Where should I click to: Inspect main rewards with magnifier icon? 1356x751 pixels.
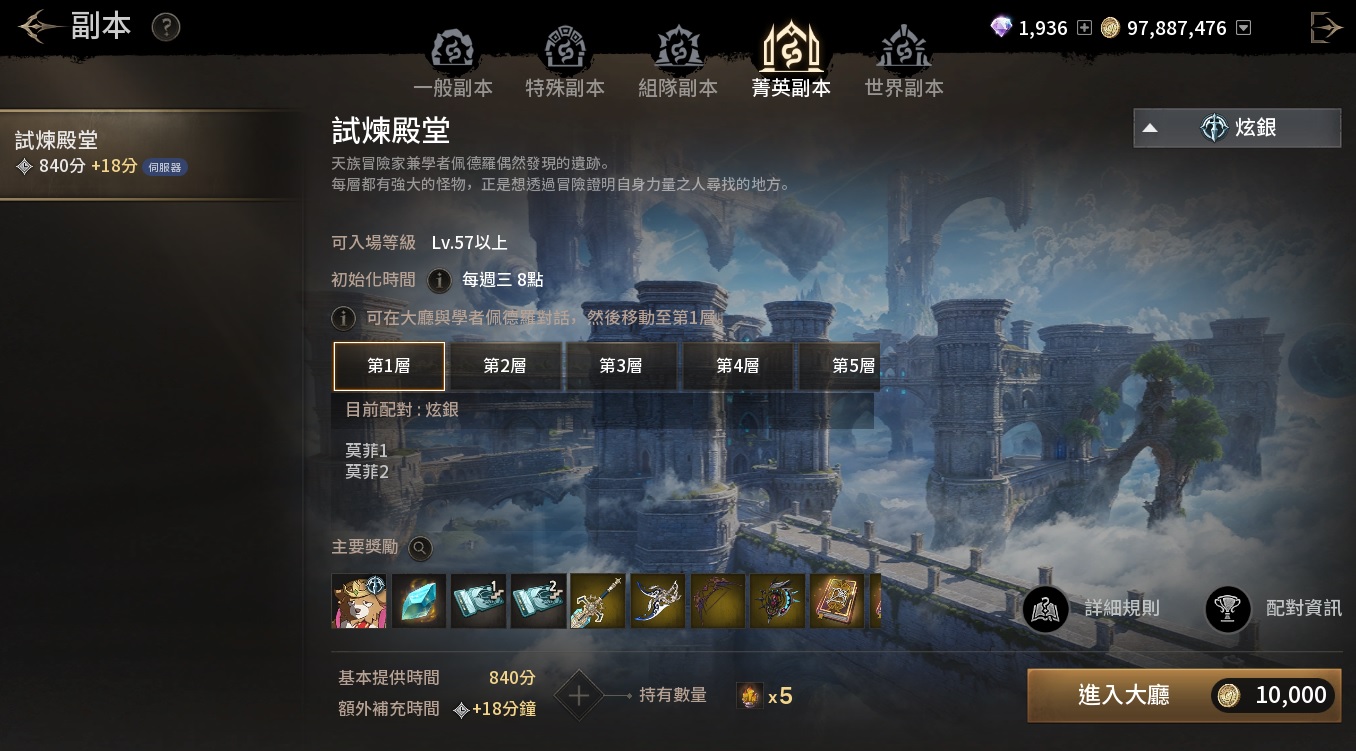(x=420, y=548)
